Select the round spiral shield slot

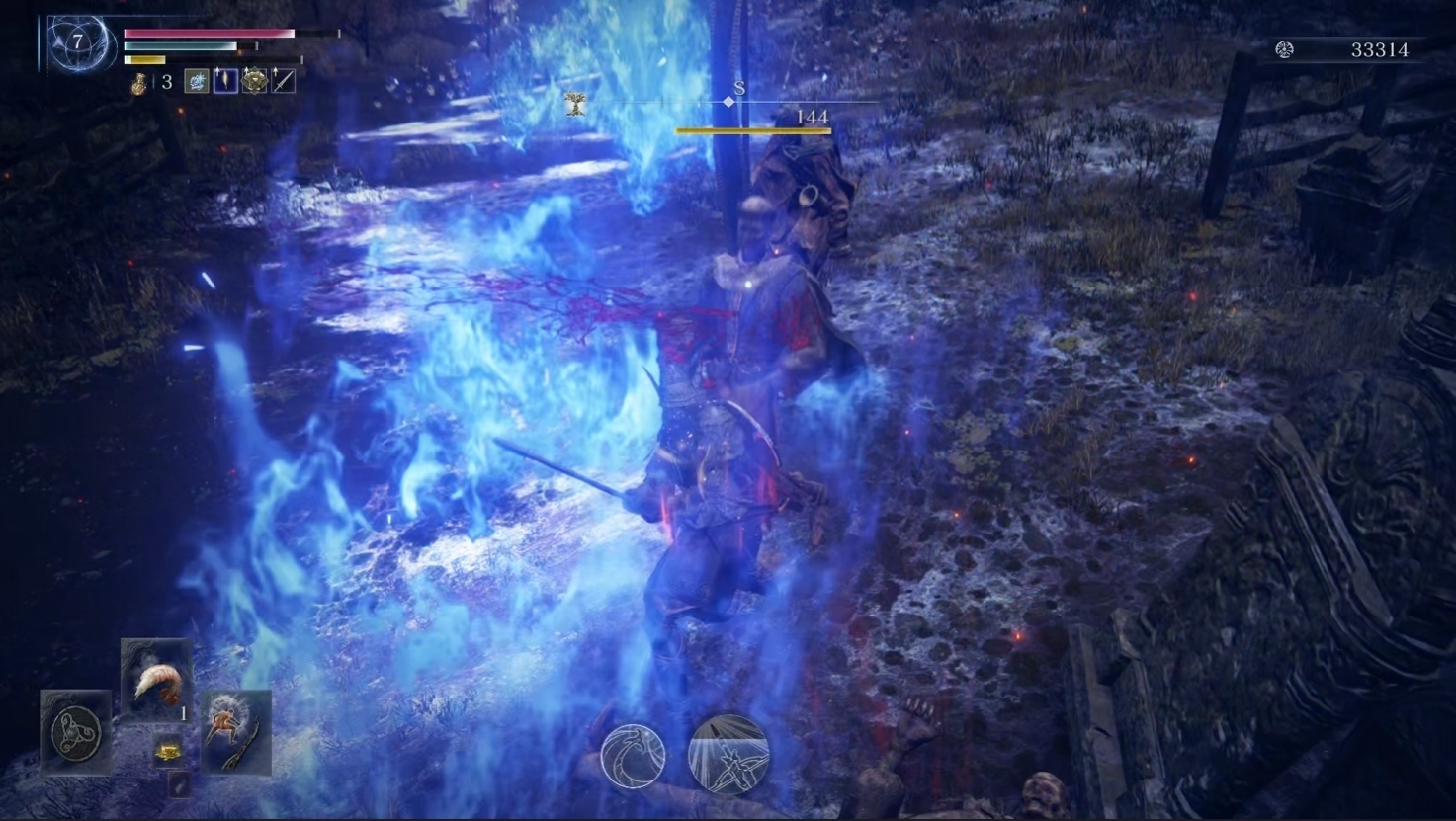76,732
